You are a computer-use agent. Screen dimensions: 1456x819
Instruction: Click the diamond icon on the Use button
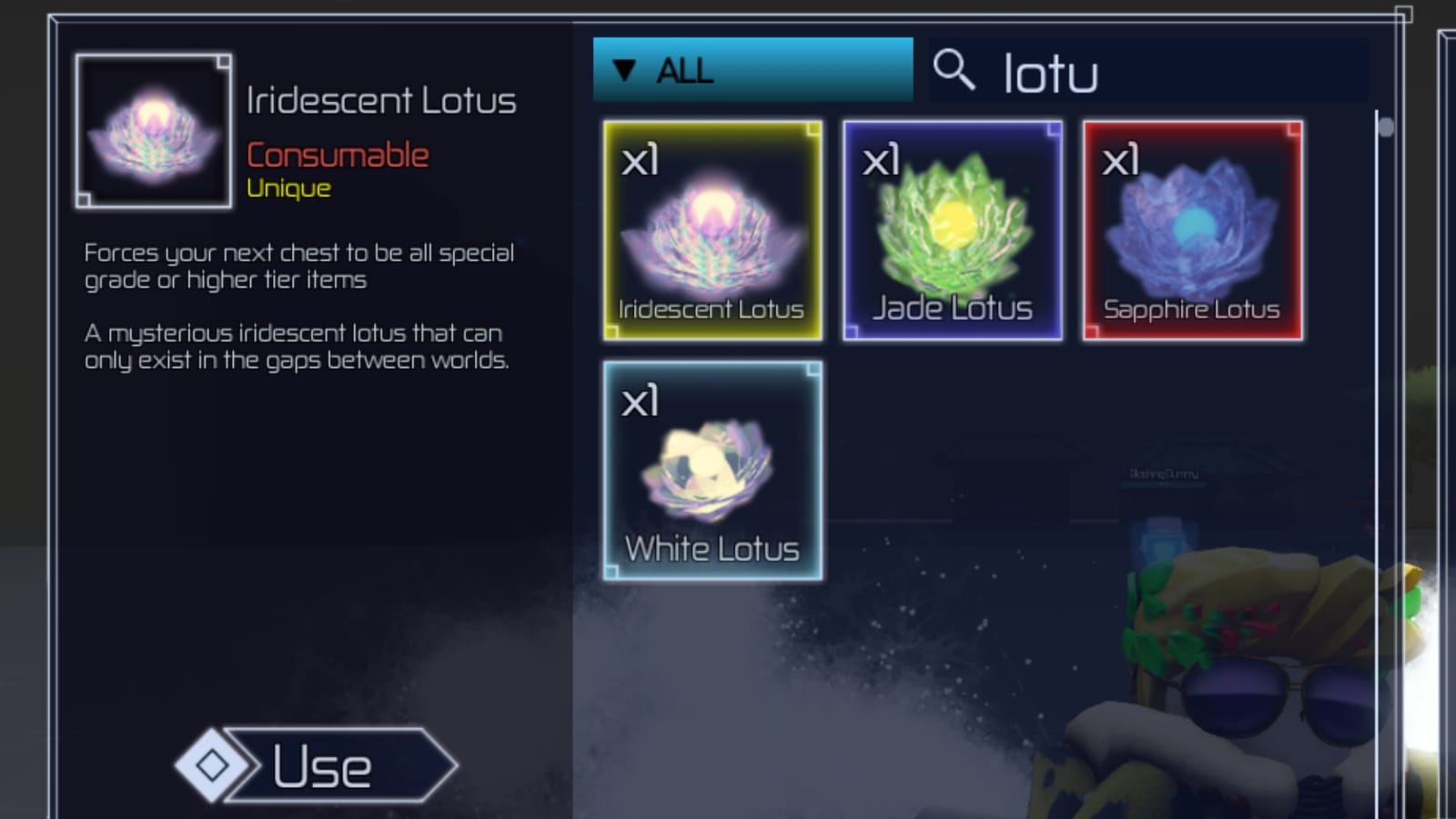pyautogui.click(x=211, y=765)
